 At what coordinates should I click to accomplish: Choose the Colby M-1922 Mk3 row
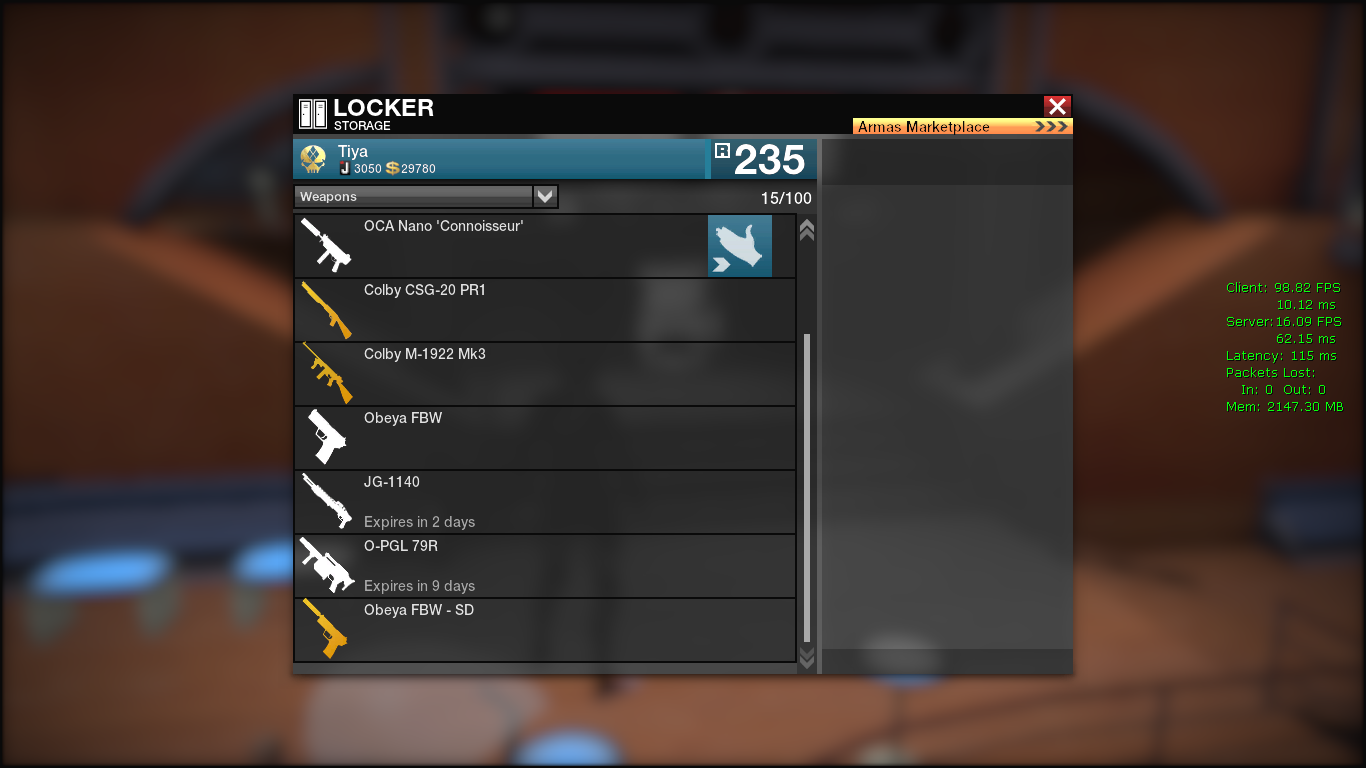544,374
